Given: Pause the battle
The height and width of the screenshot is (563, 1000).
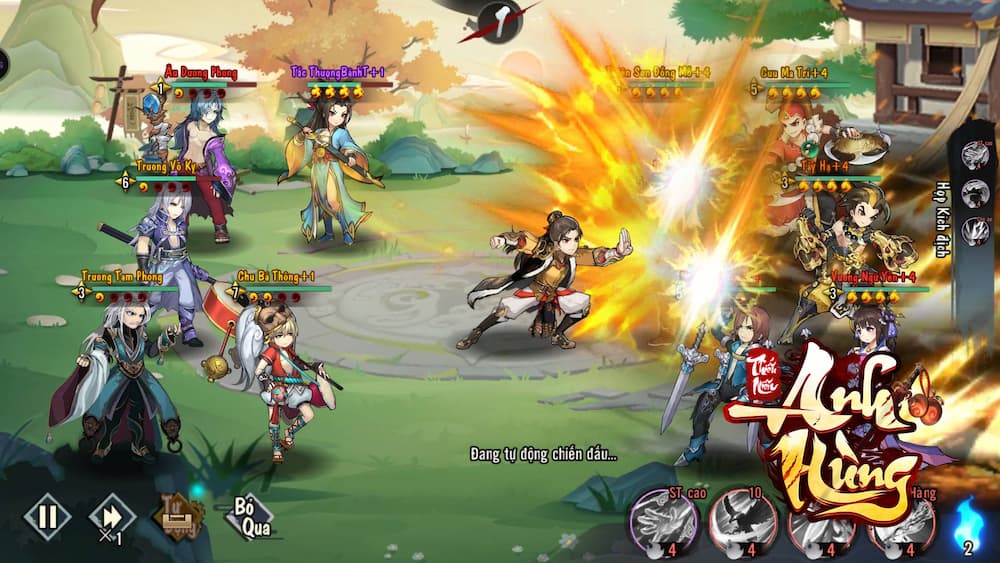Looking at the screenshot, I should coord(47,517).
